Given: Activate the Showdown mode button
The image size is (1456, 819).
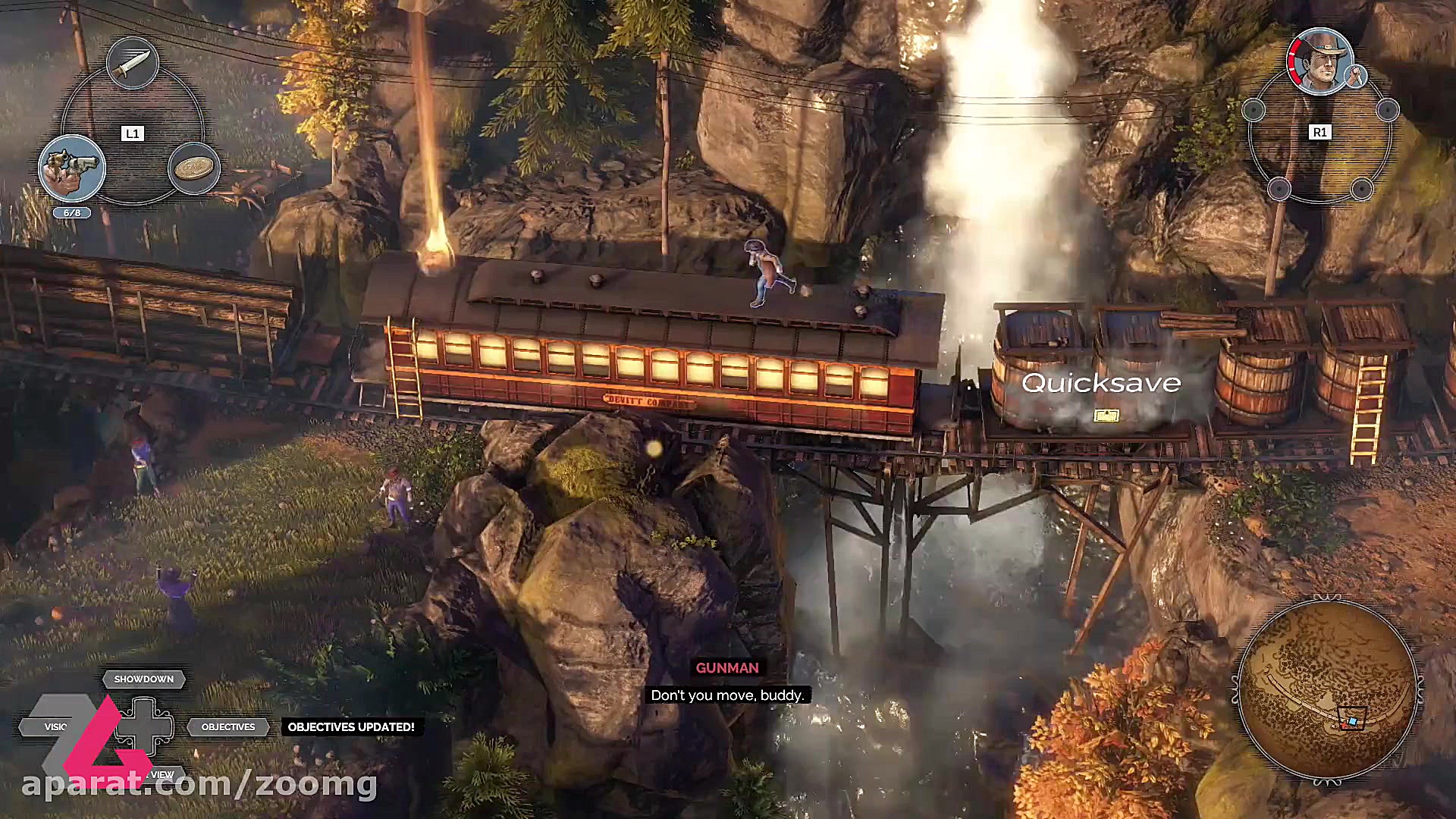Looking at the screenshot, I should coord(143,679).
